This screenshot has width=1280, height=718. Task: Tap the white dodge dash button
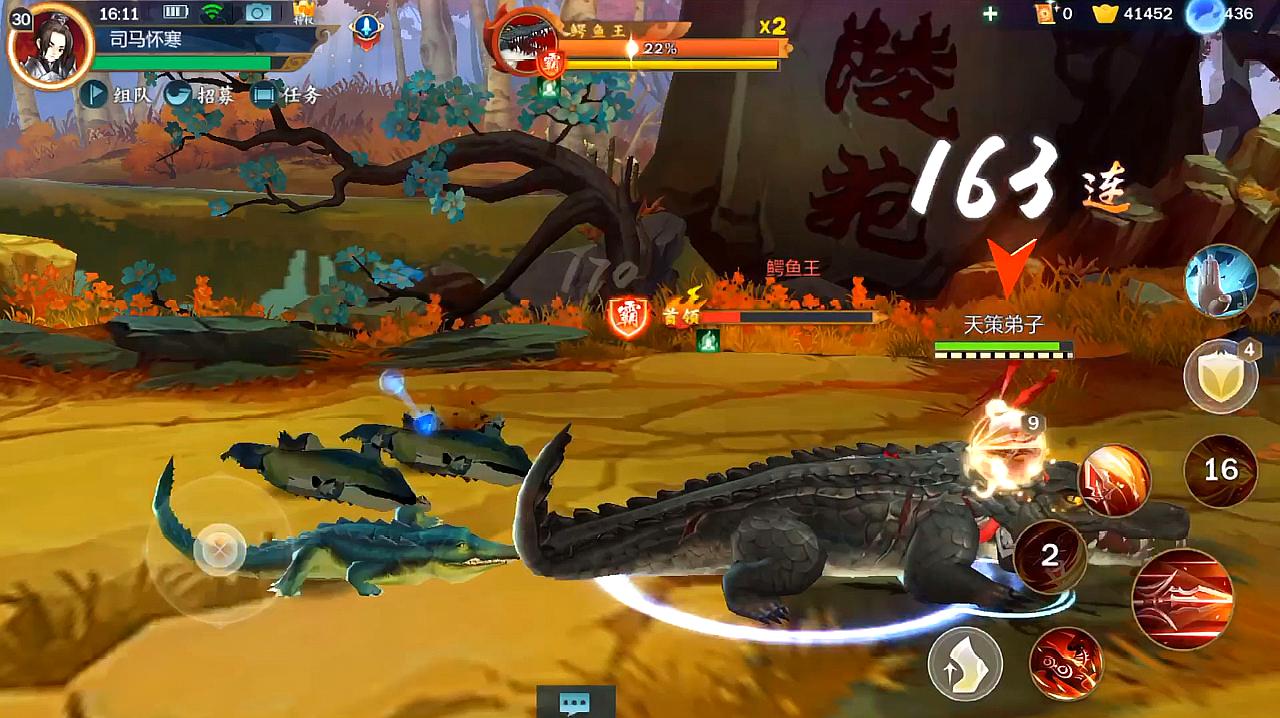pyautogui.click(x=965, y=663)
